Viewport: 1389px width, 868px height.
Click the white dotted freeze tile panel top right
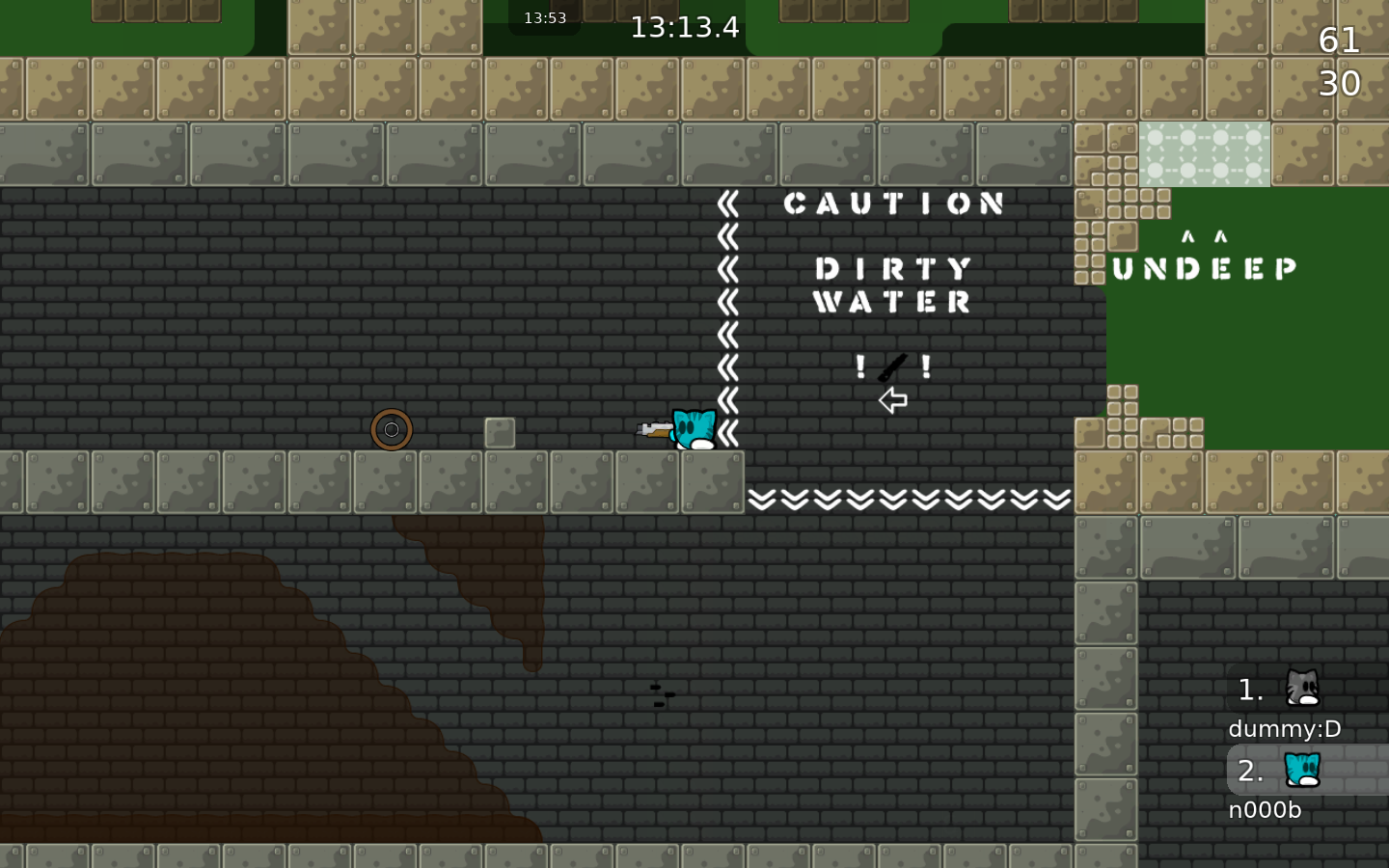[1205, 154]
